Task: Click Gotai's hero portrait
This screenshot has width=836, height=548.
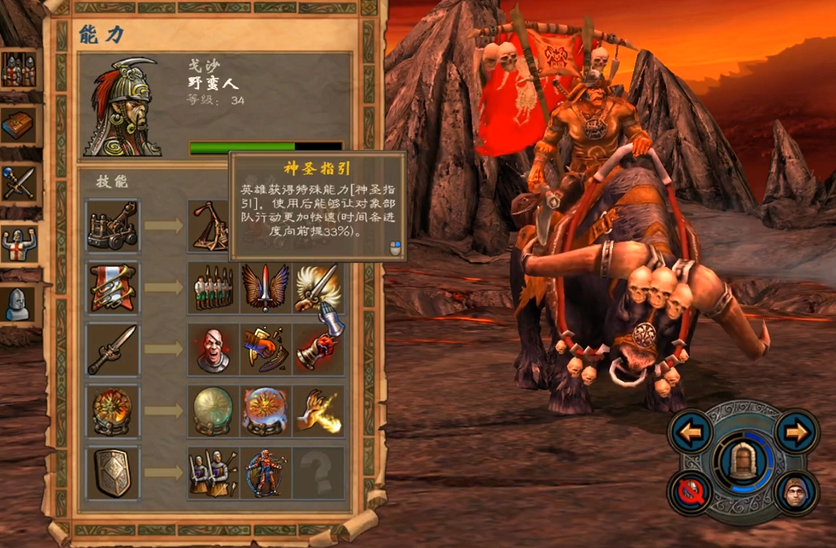Action: click(x=123, y=108)
